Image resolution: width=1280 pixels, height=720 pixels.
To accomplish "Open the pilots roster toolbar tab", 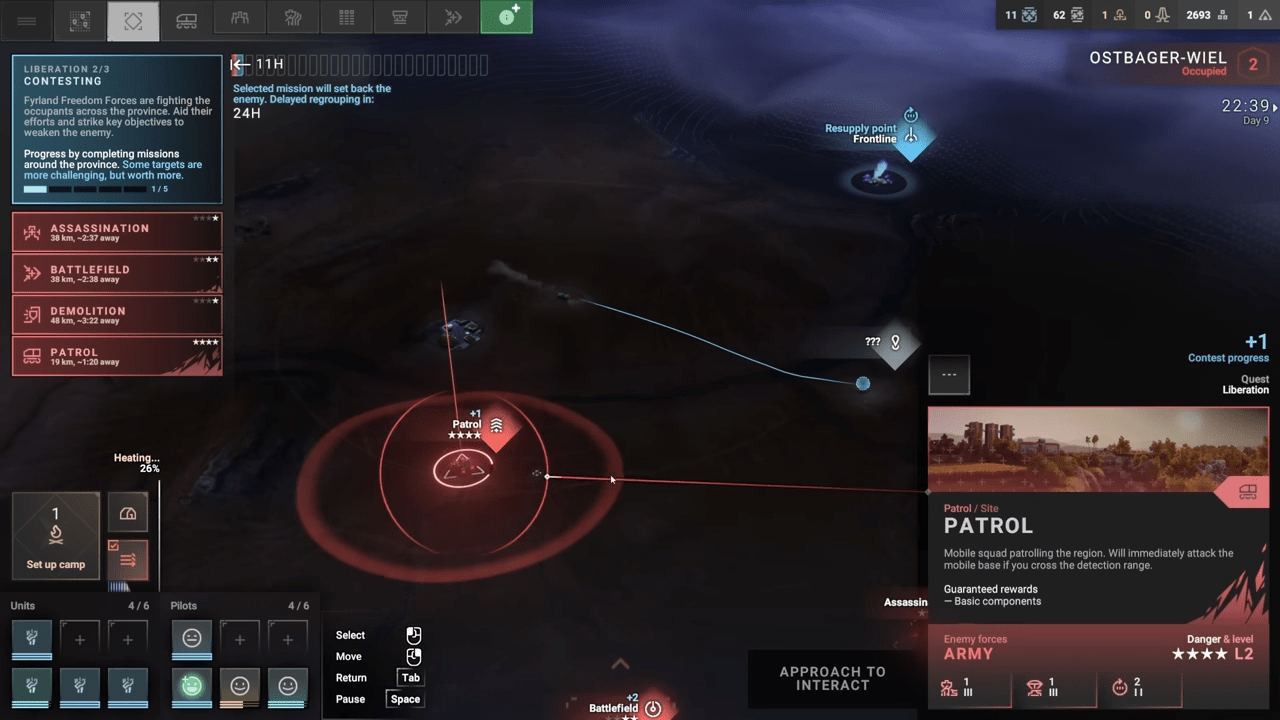I will (x=239, y=18).
